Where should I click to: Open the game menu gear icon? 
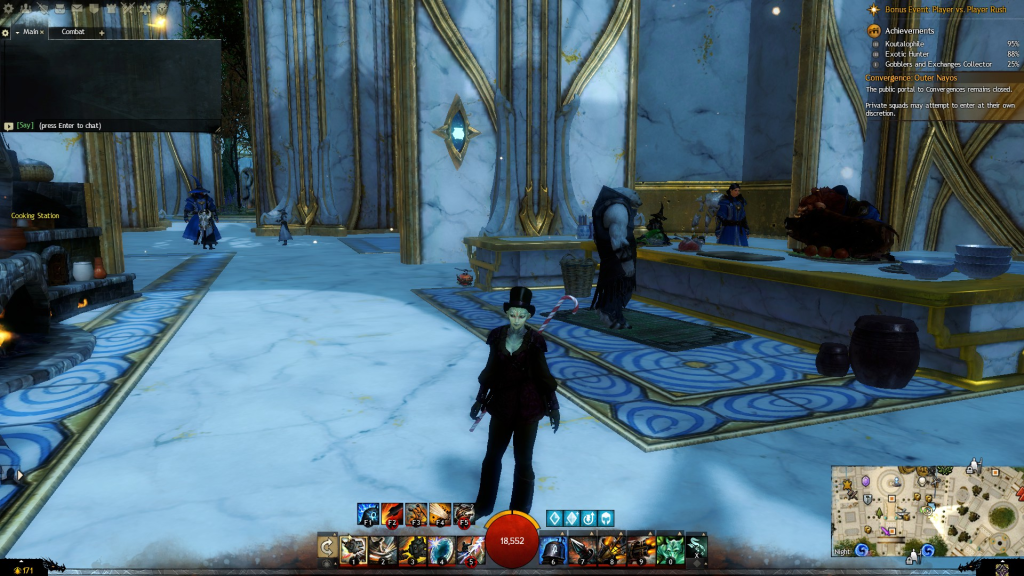click(8, 8)
